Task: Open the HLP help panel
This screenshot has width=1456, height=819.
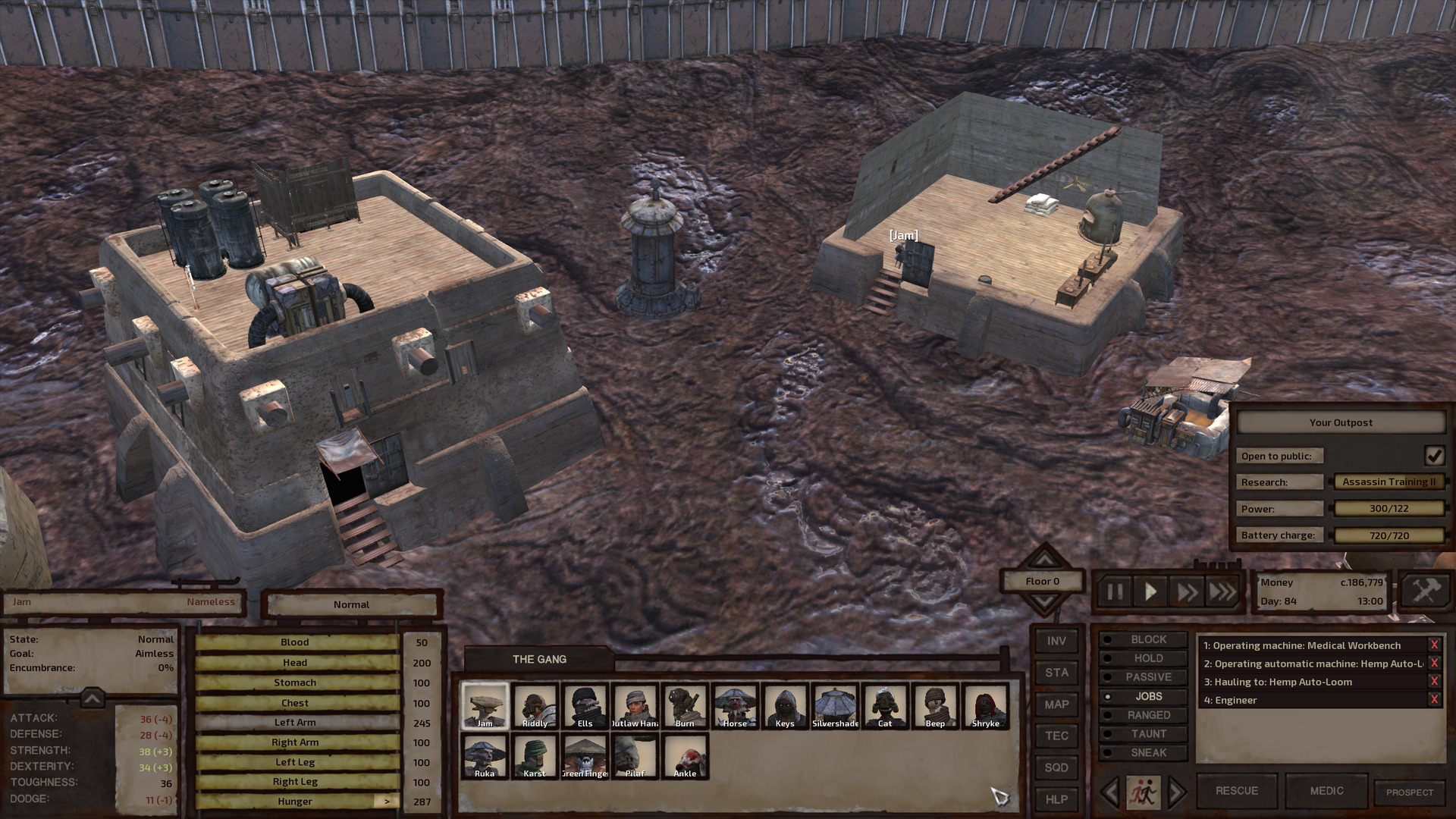Action: 1056,799
